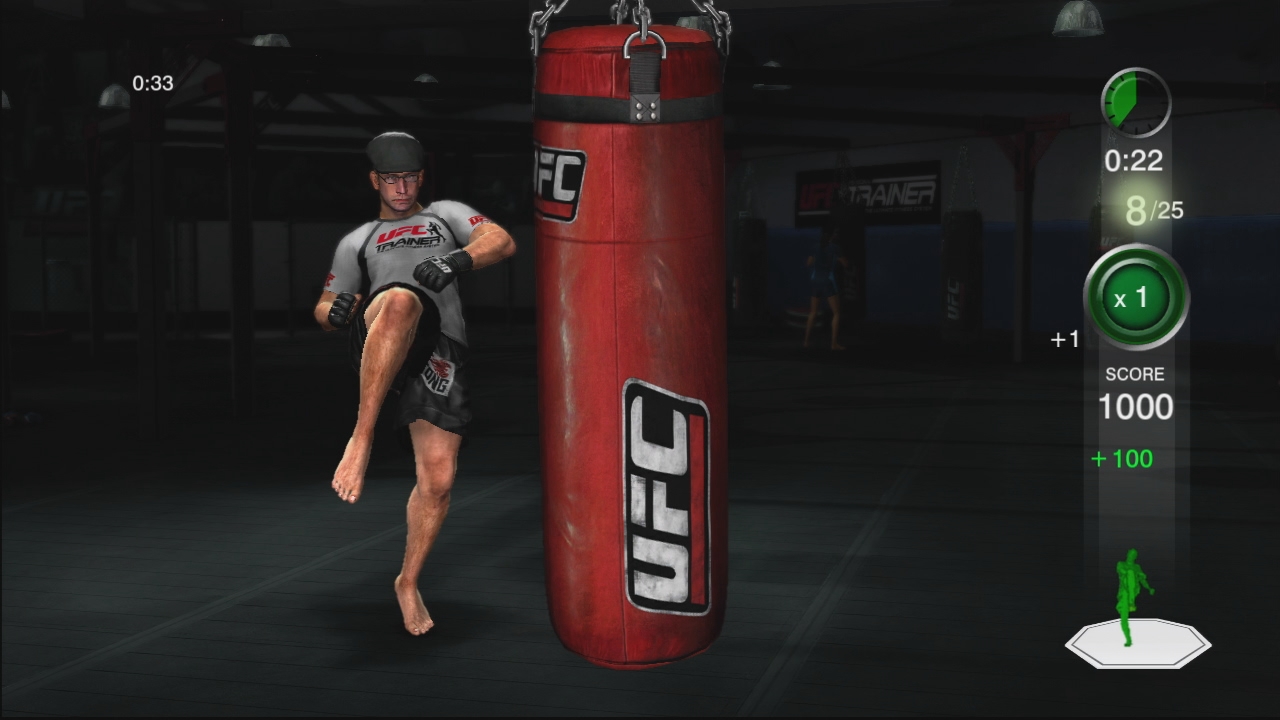Toggle the +1 bonus indicator

point(1065,339)
